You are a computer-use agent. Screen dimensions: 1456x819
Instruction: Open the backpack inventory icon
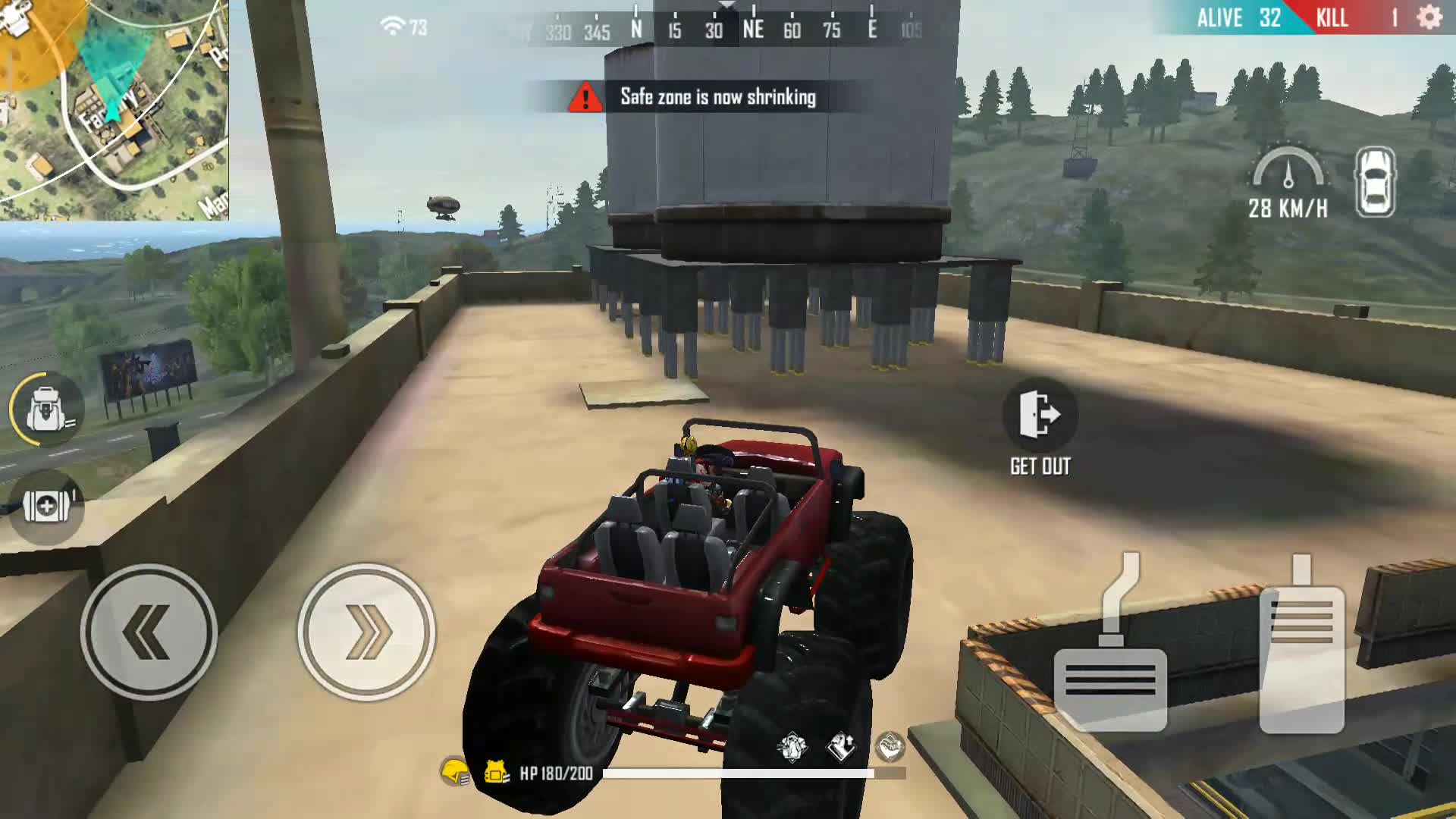[x=47, y=410]
